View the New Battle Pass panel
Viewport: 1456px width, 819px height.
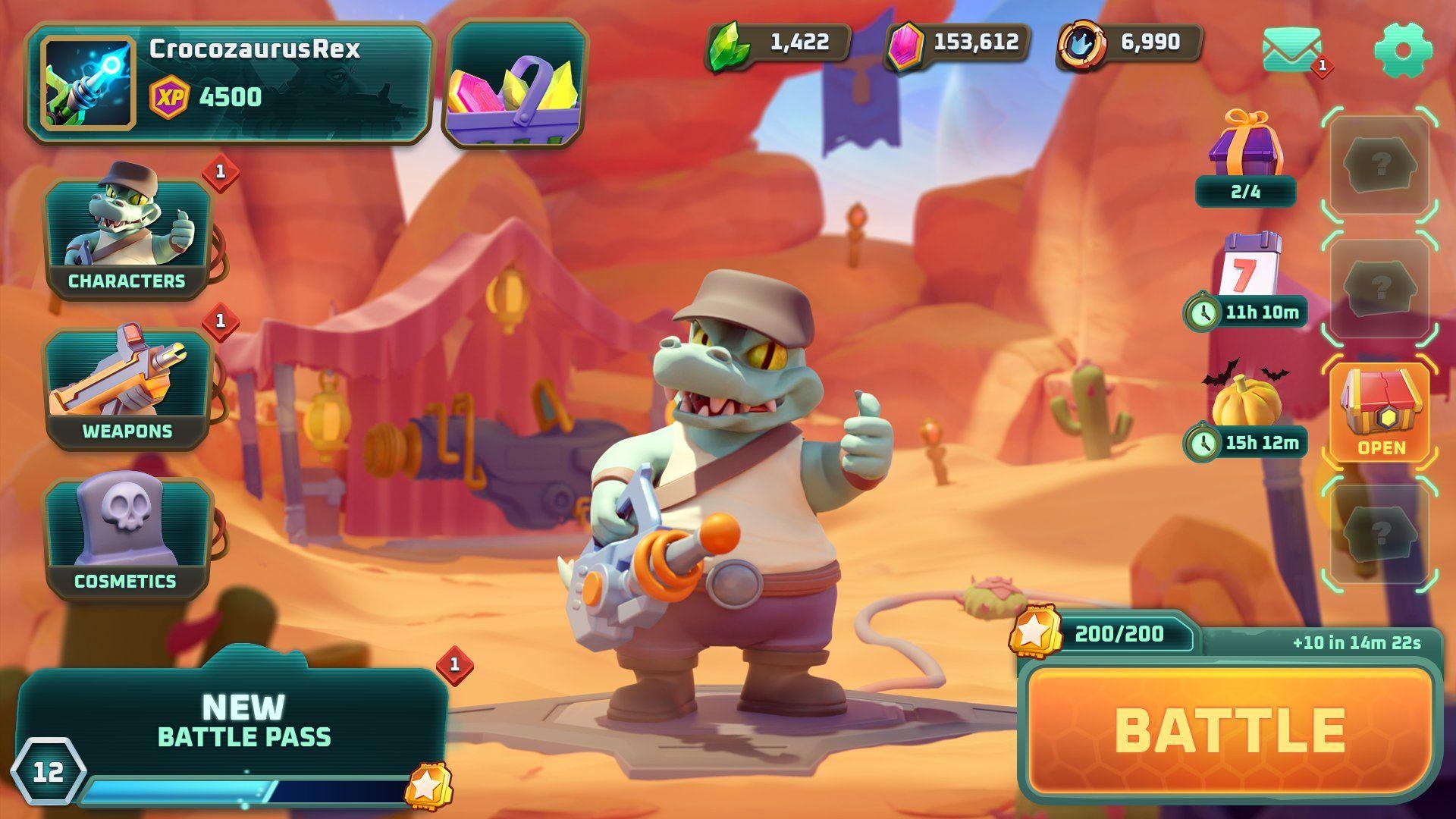click(243, 720)
